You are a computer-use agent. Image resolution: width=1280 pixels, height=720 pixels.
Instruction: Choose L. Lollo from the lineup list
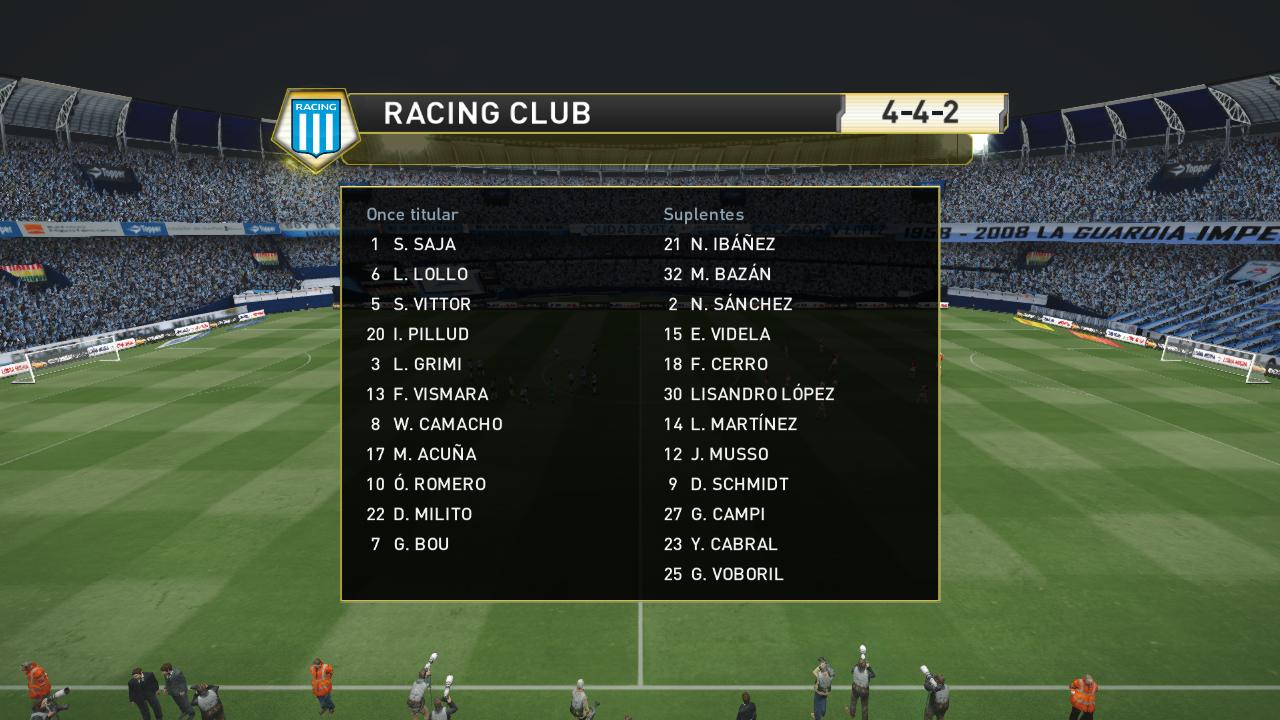coord(430,274)
